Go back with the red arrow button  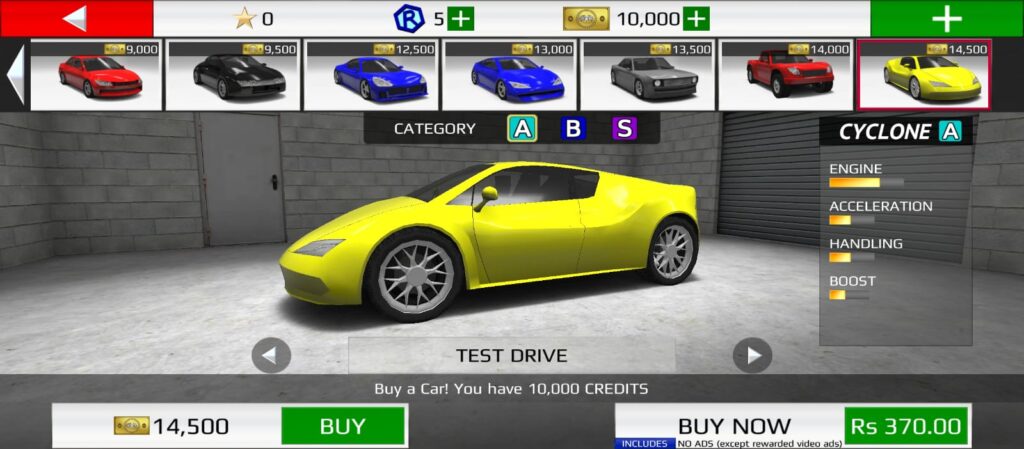pos(76,18)
